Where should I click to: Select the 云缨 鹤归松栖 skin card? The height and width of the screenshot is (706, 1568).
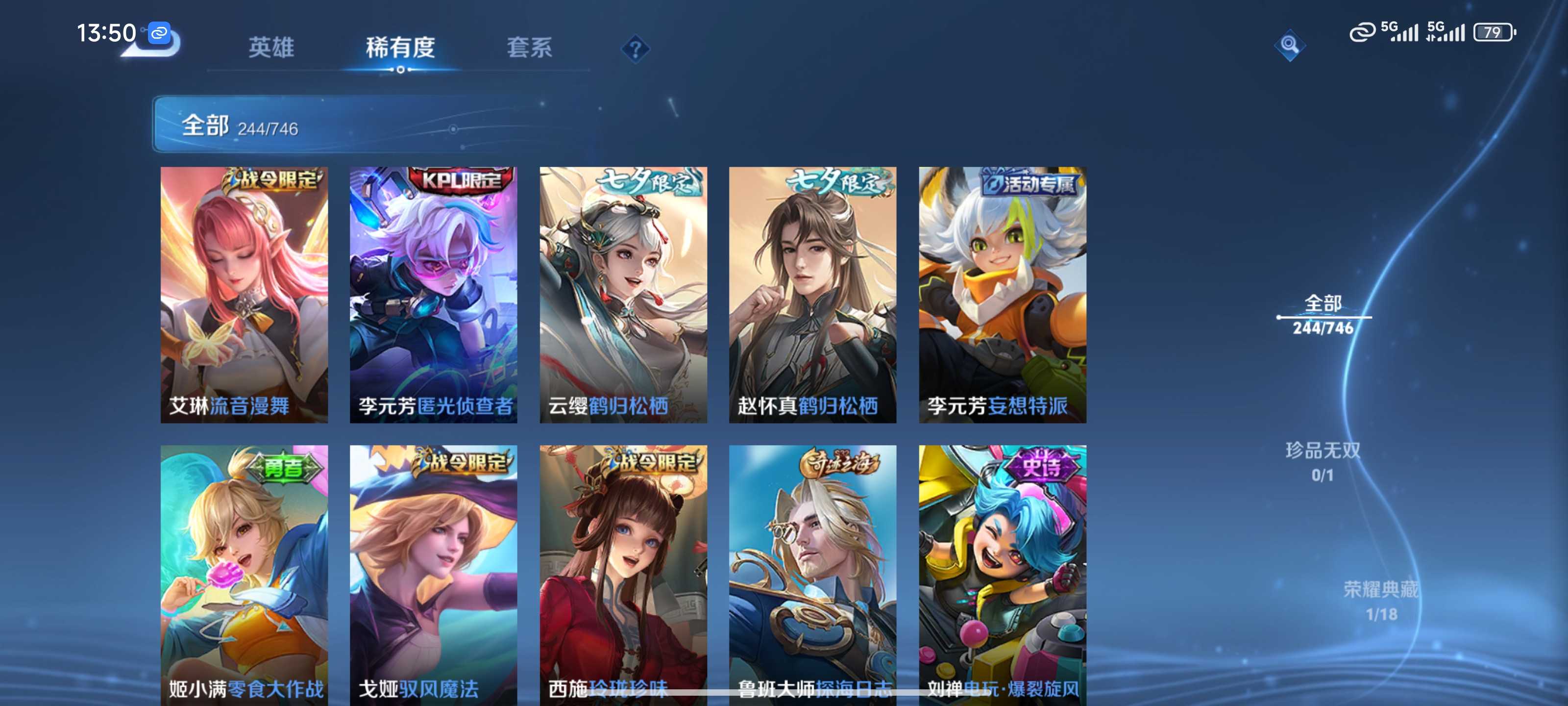(623, 295)
